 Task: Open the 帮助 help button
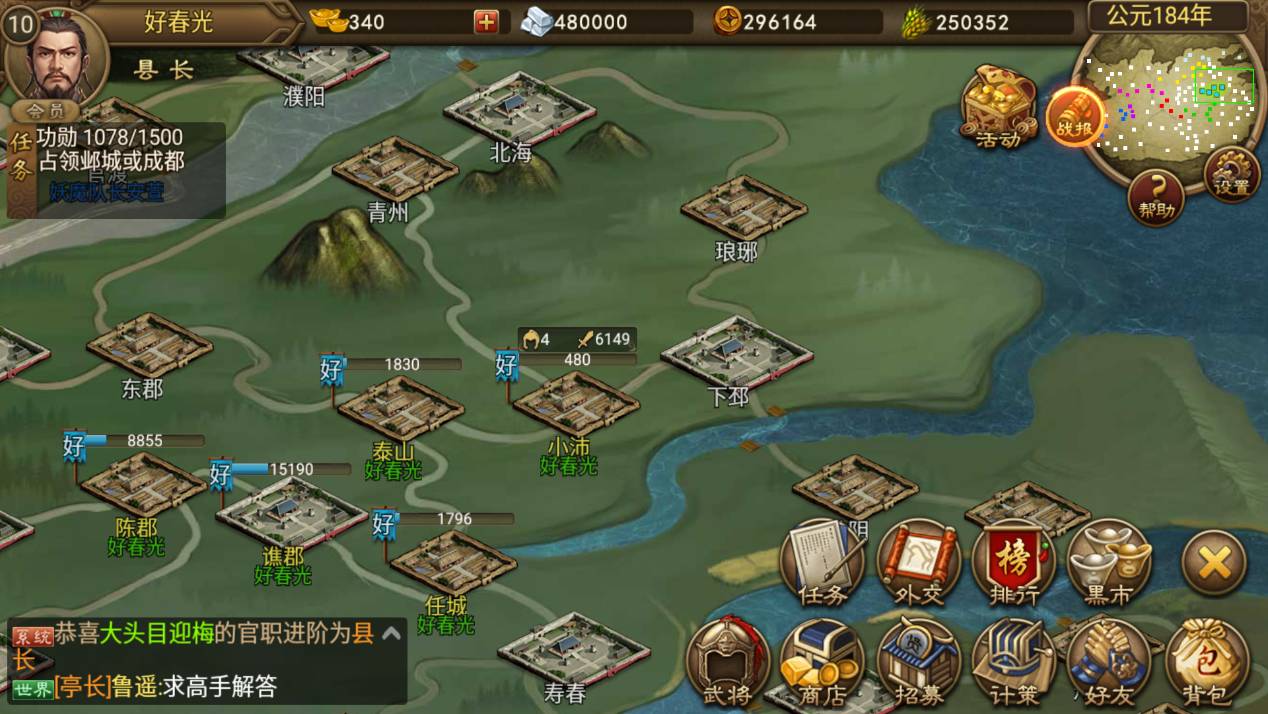pyautogui.click(x=1156, y=196)
